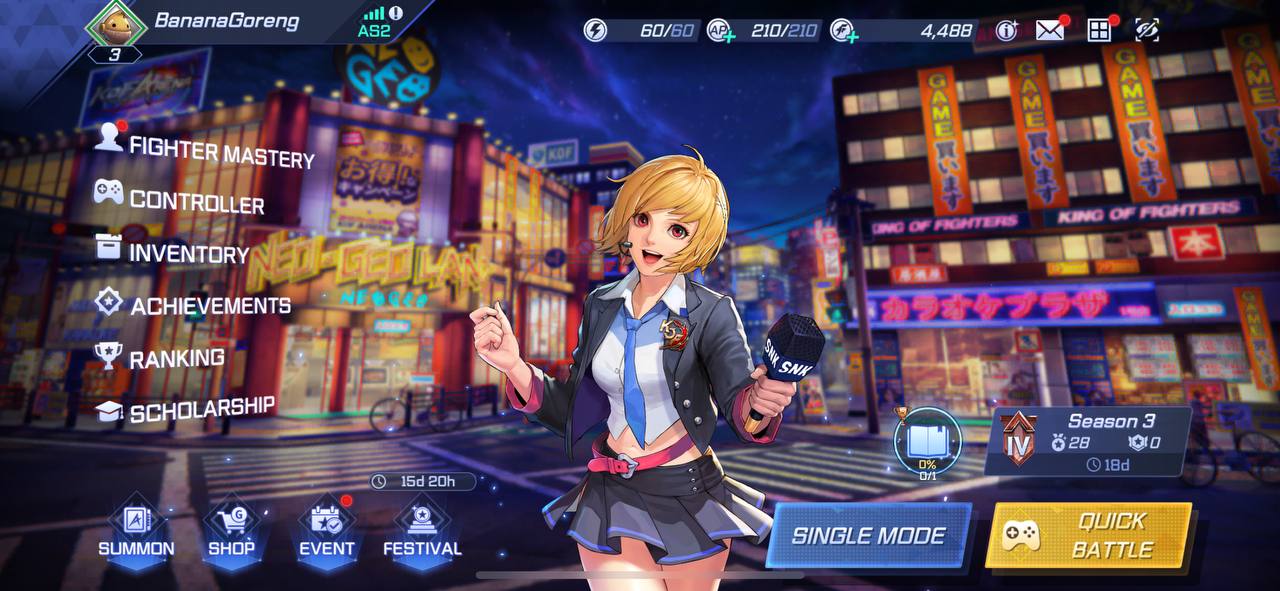Go to the Summon screen

136,530
